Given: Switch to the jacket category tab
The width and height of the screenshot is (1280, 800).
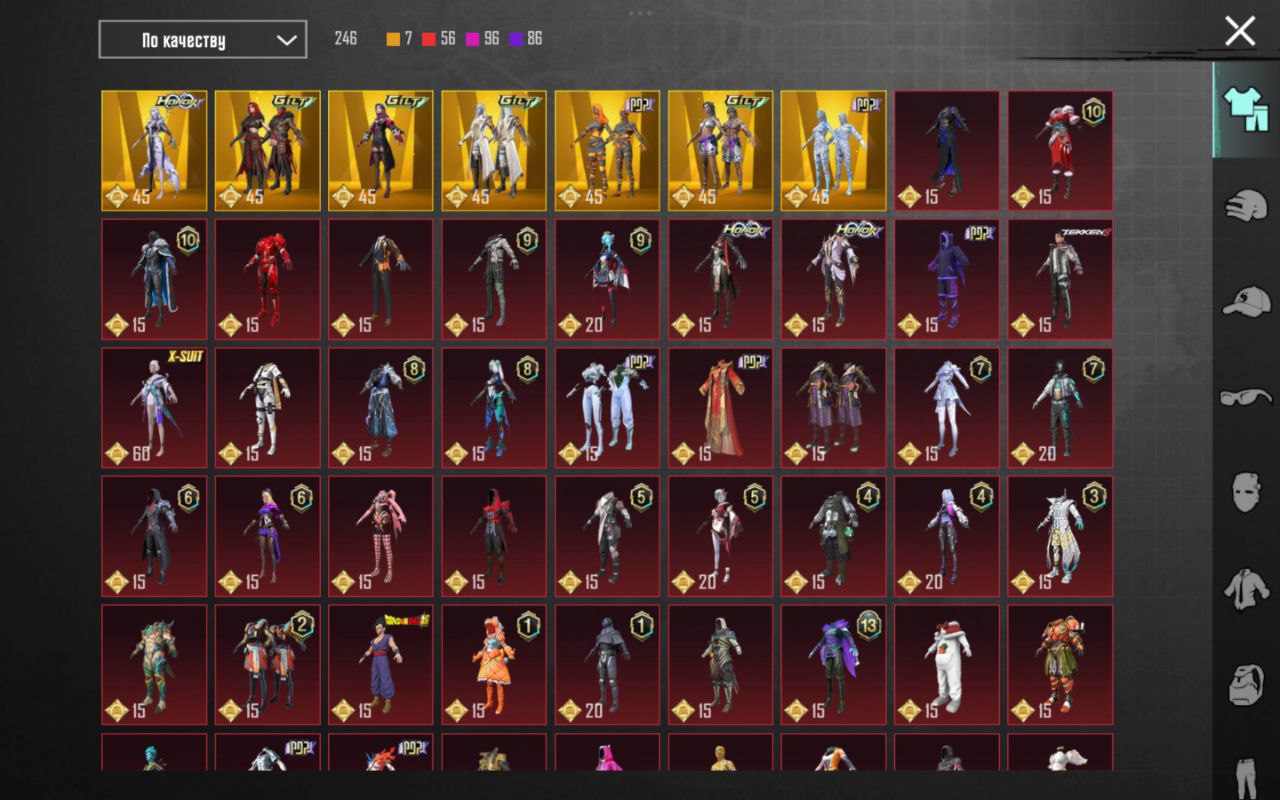Looking at the screenshot, I should coord(1246,589).
